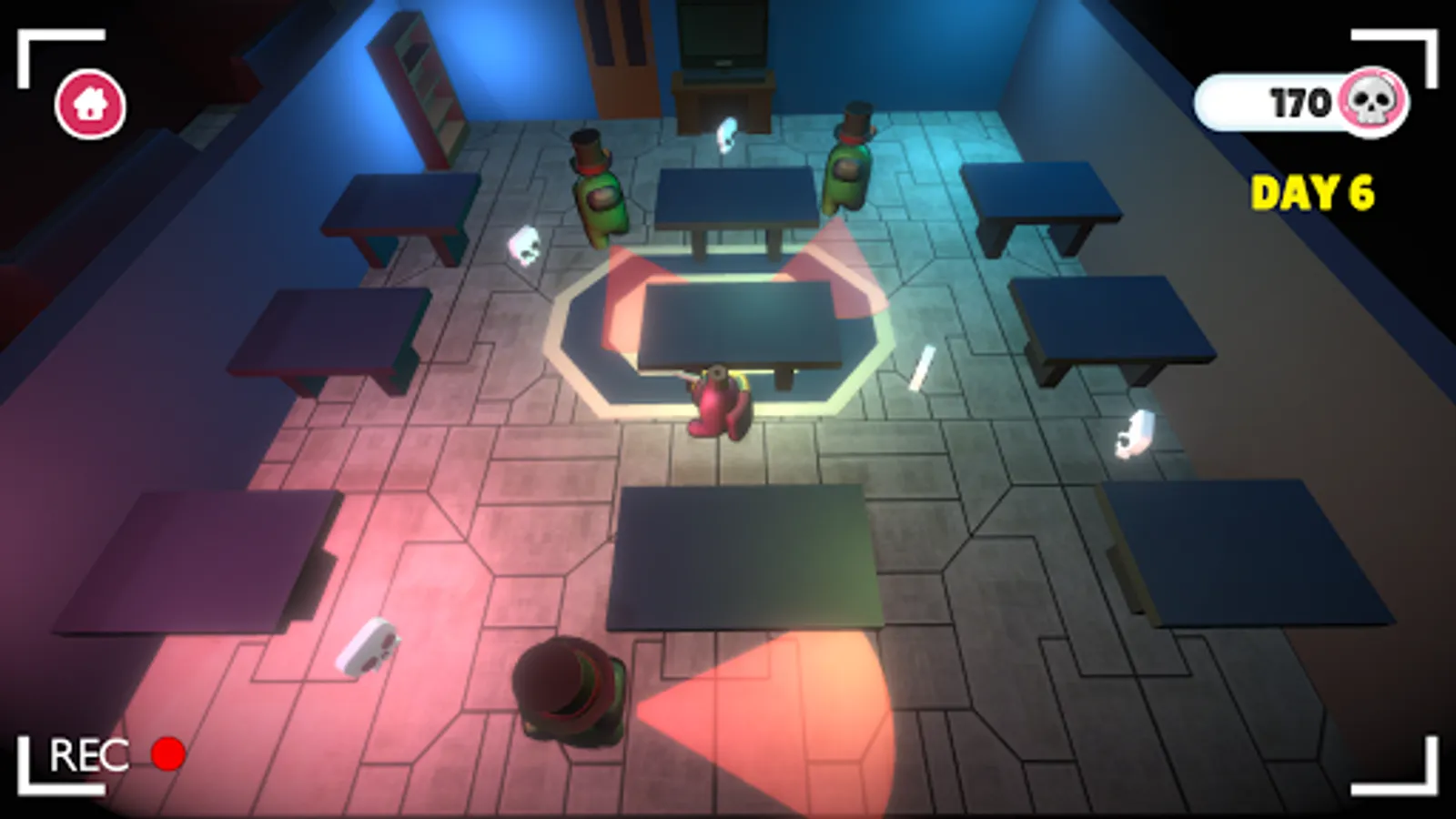Select the skull pickup near the left tables
The width and height of the screenshot is (1456, 819).
[x=523, y=246]
